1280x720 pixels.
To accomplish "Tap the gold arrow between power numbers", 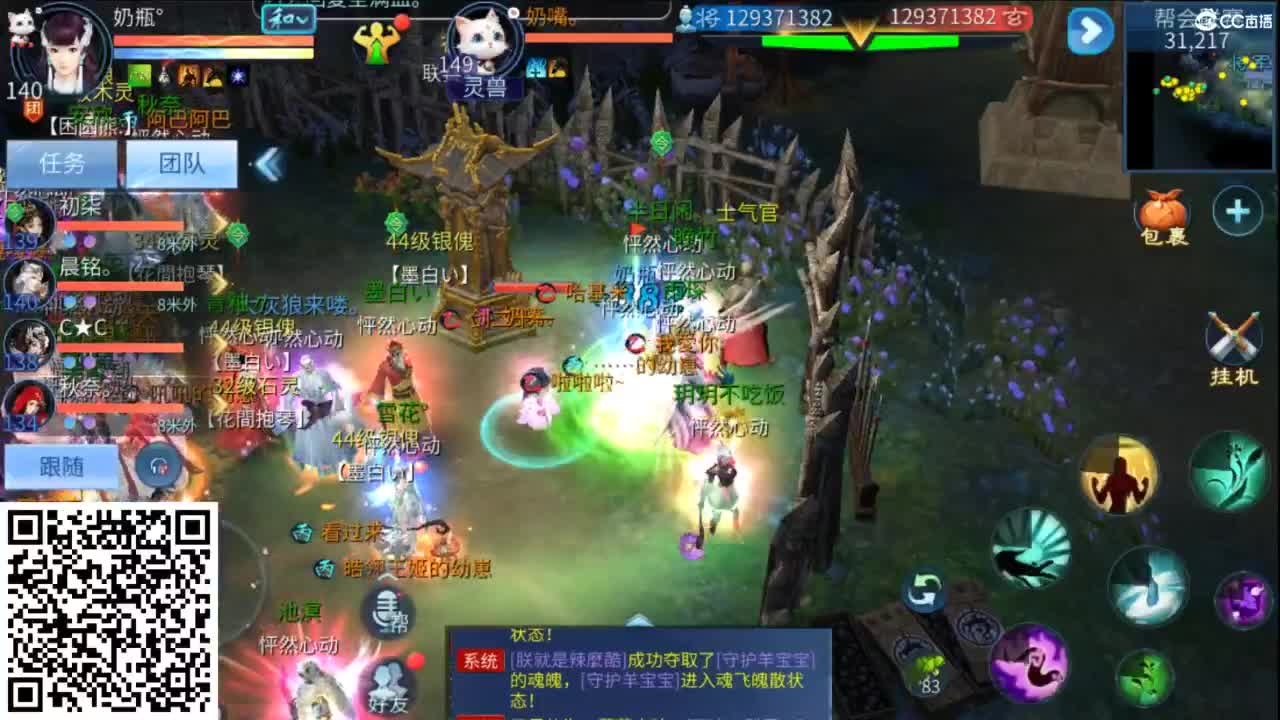I will 860,30.
